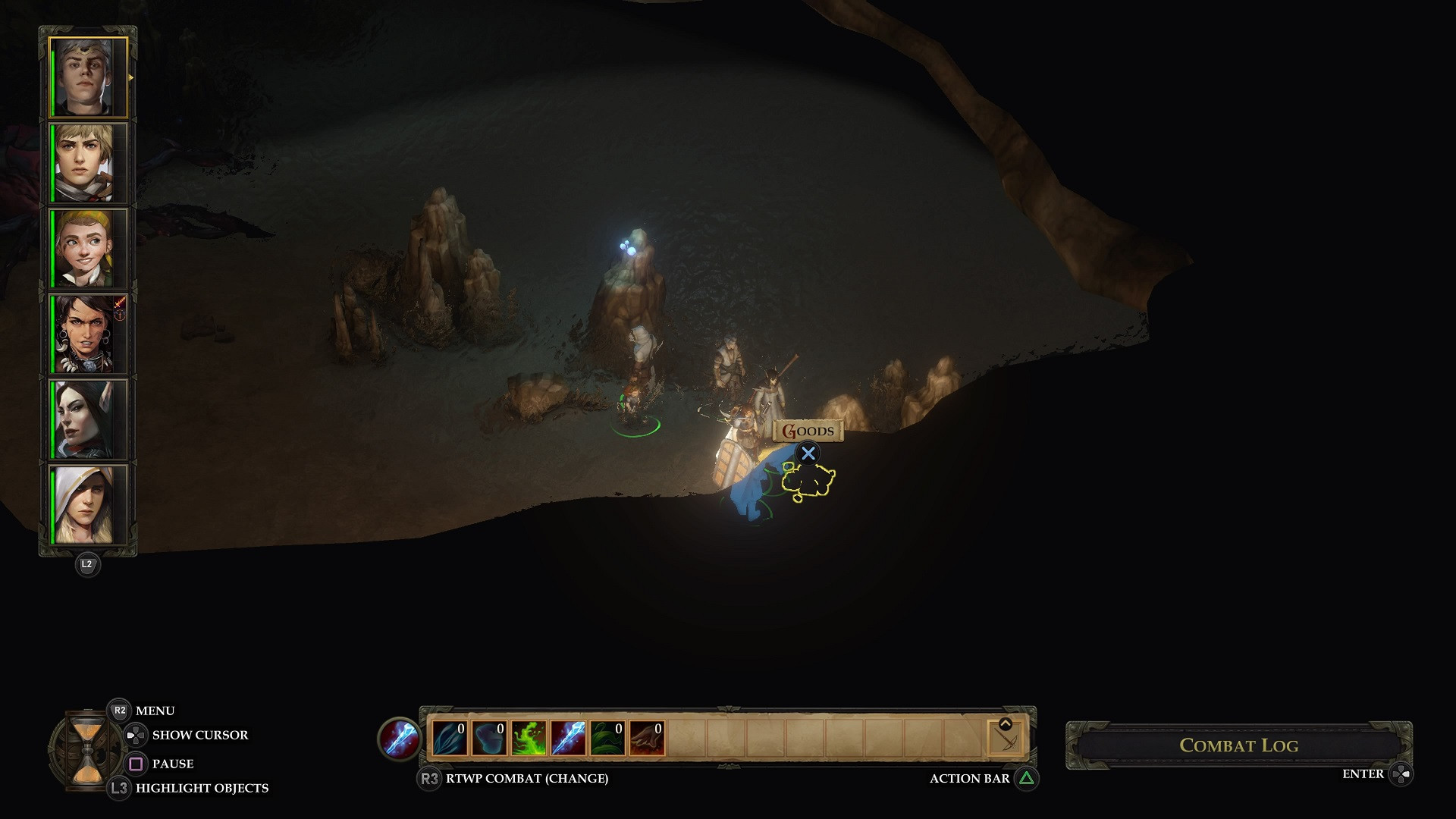Pick the pale elf portrait with black hair

pos(89,419)
